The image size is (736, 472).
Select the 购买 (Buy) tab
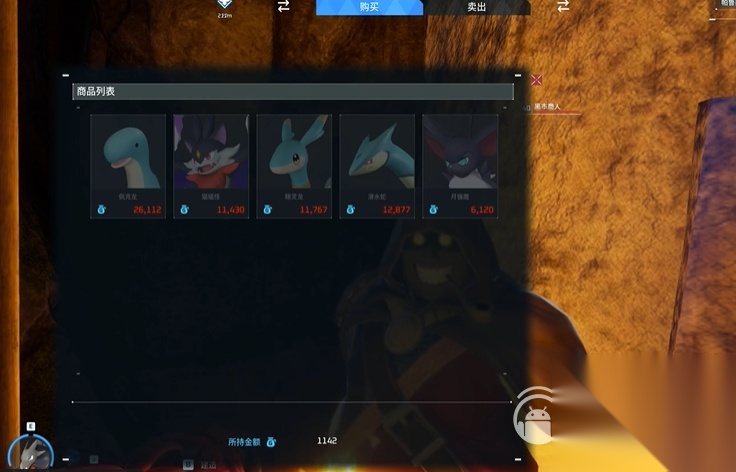coord(369,7)
